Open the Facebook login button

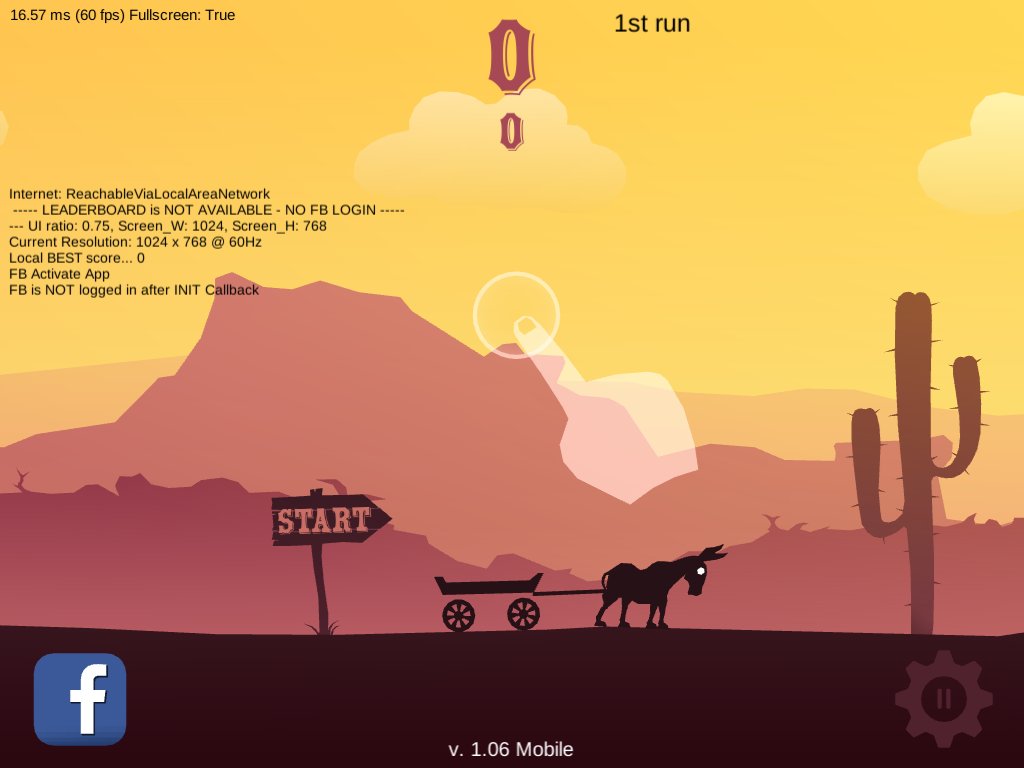click(x=80, y=699)
